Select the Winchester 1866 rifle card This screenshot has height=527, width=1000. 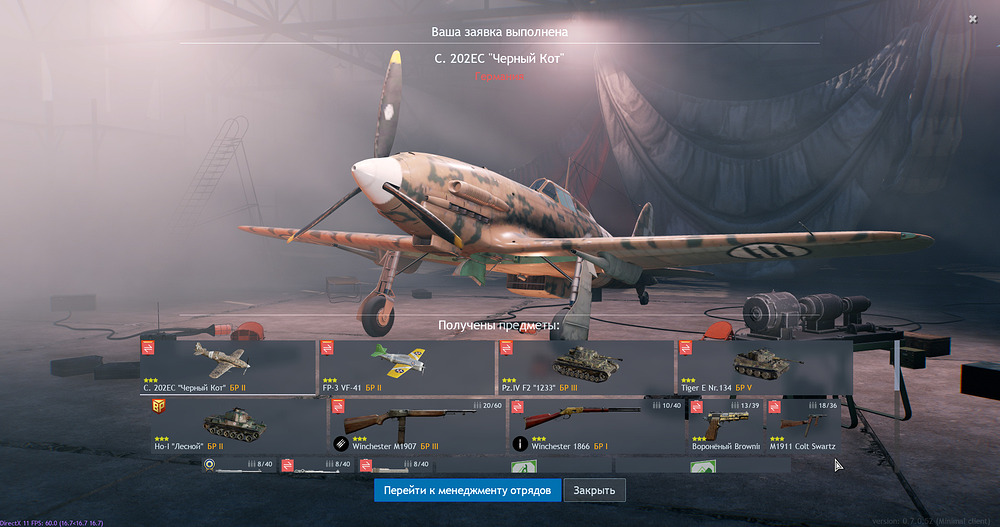(x=596, y=424)
